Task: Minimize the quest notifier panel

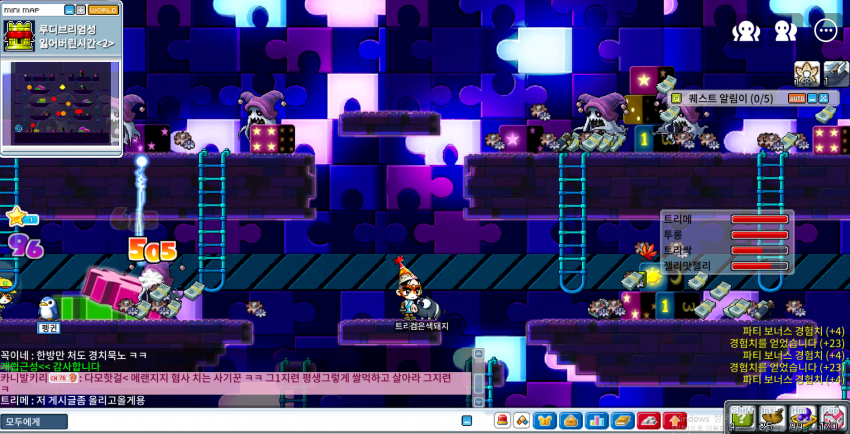Action: coord(812,98)
